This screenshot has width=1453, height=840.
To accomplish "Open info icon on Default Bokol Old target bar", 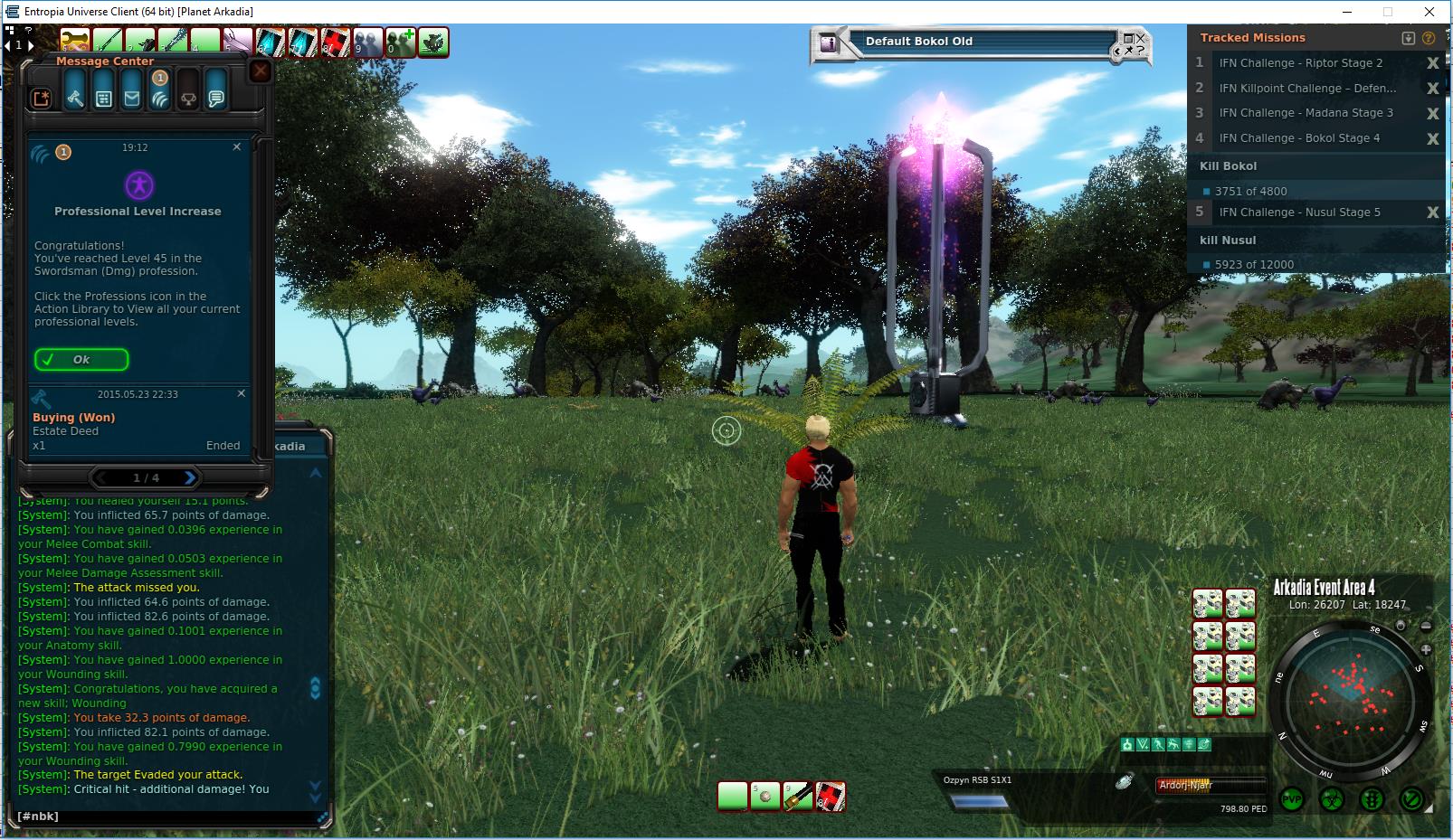I will [828, 42].
